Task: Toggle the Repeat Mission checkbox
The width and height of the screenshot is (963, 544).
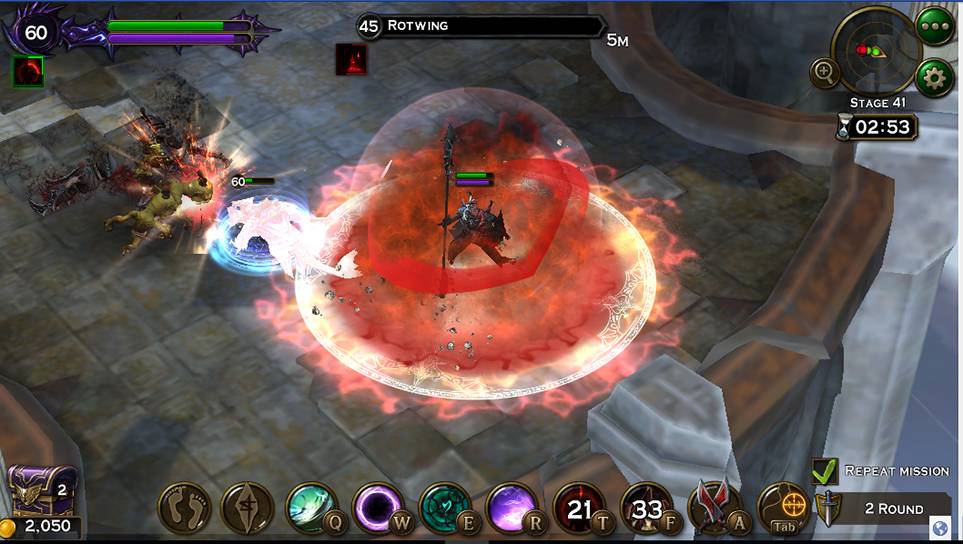Action: pos(825,471)
